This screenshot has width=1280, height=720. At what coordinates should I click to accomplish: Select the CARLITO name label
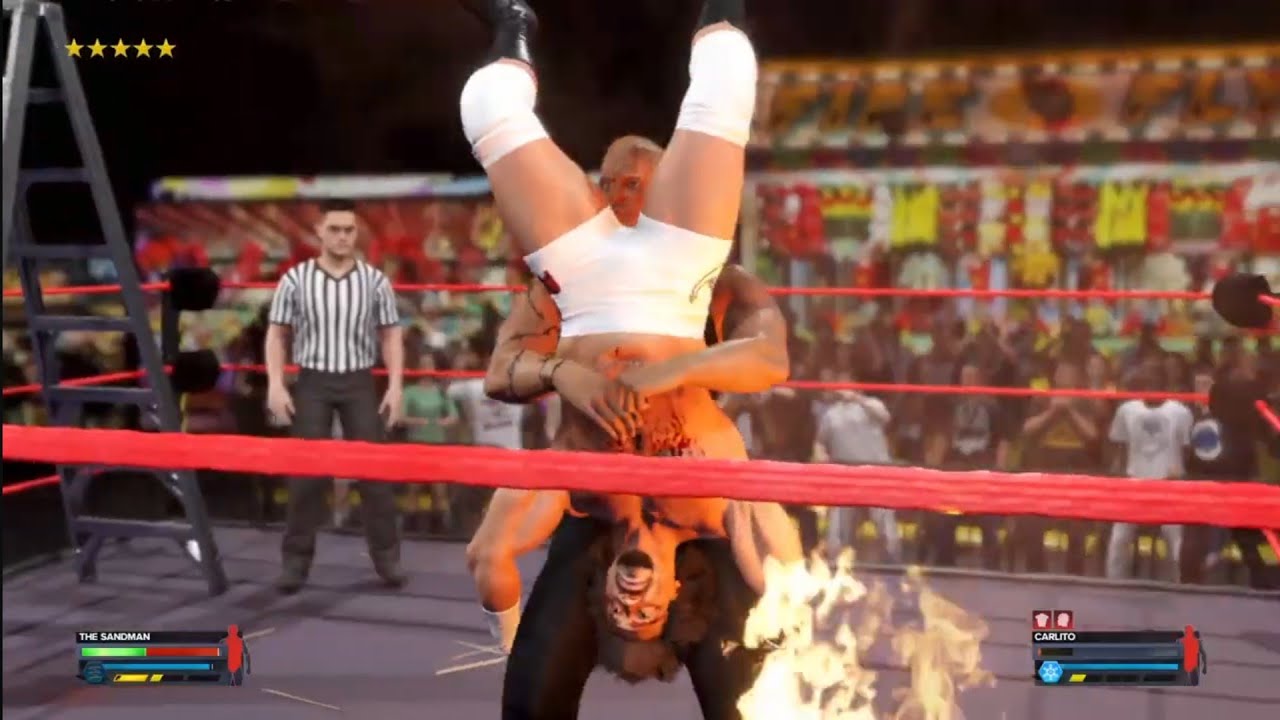coord(1054,635)
